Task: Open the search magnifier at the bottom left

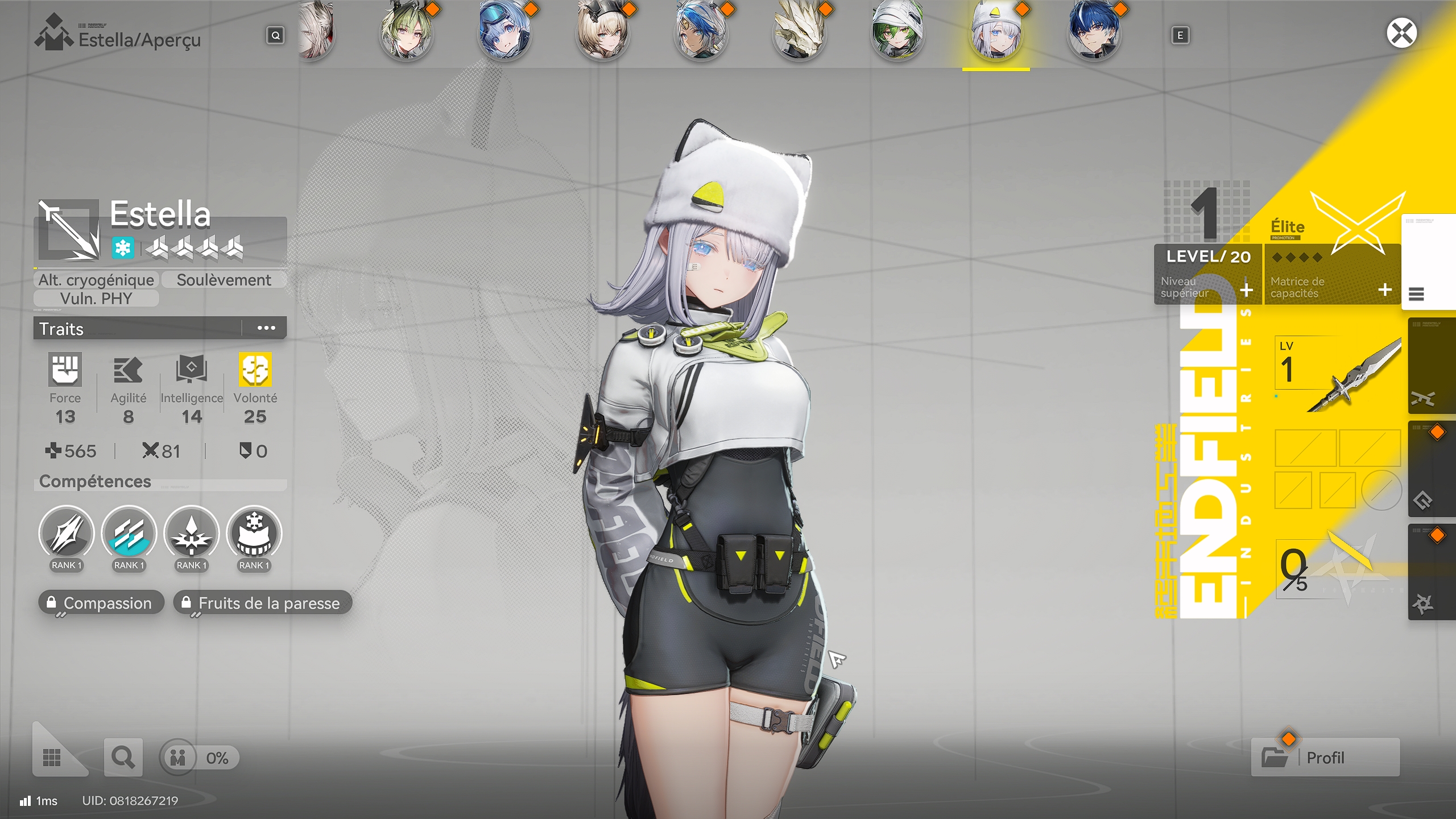Action: pos(123,757)
